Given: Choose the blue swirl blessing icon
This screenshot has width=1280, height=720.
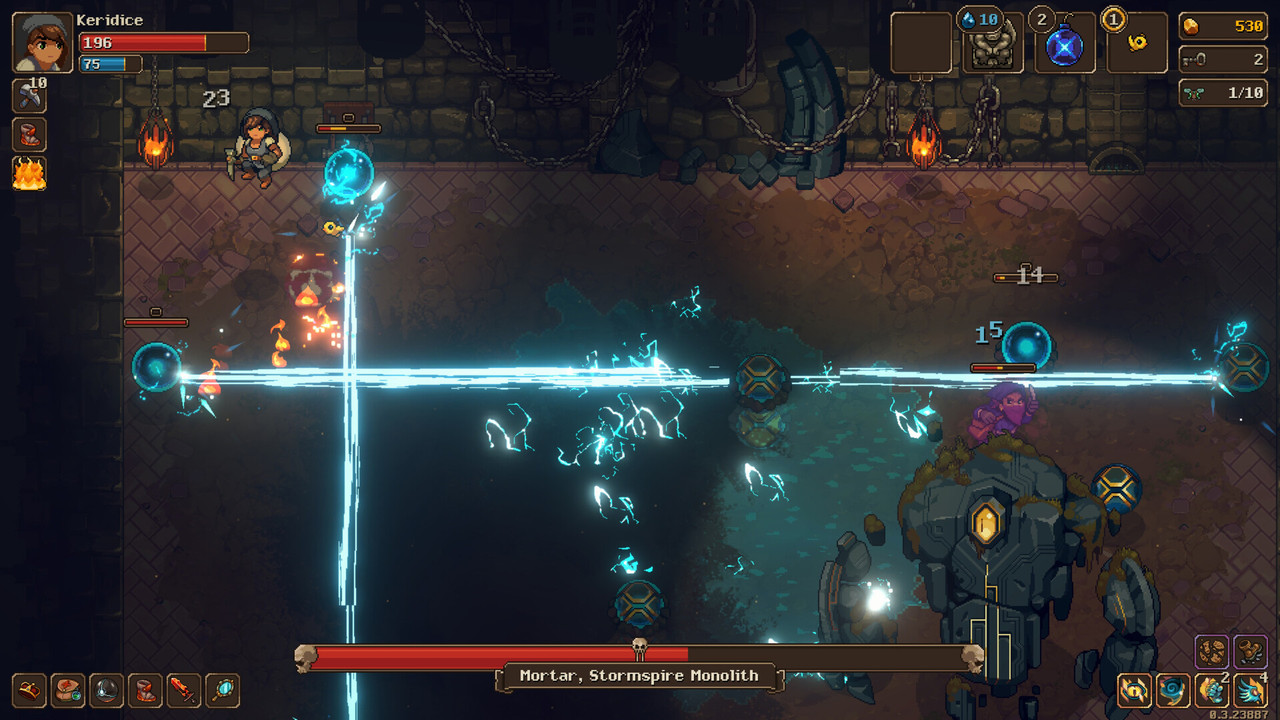Looking at the screenshot, I should 1173,690.
